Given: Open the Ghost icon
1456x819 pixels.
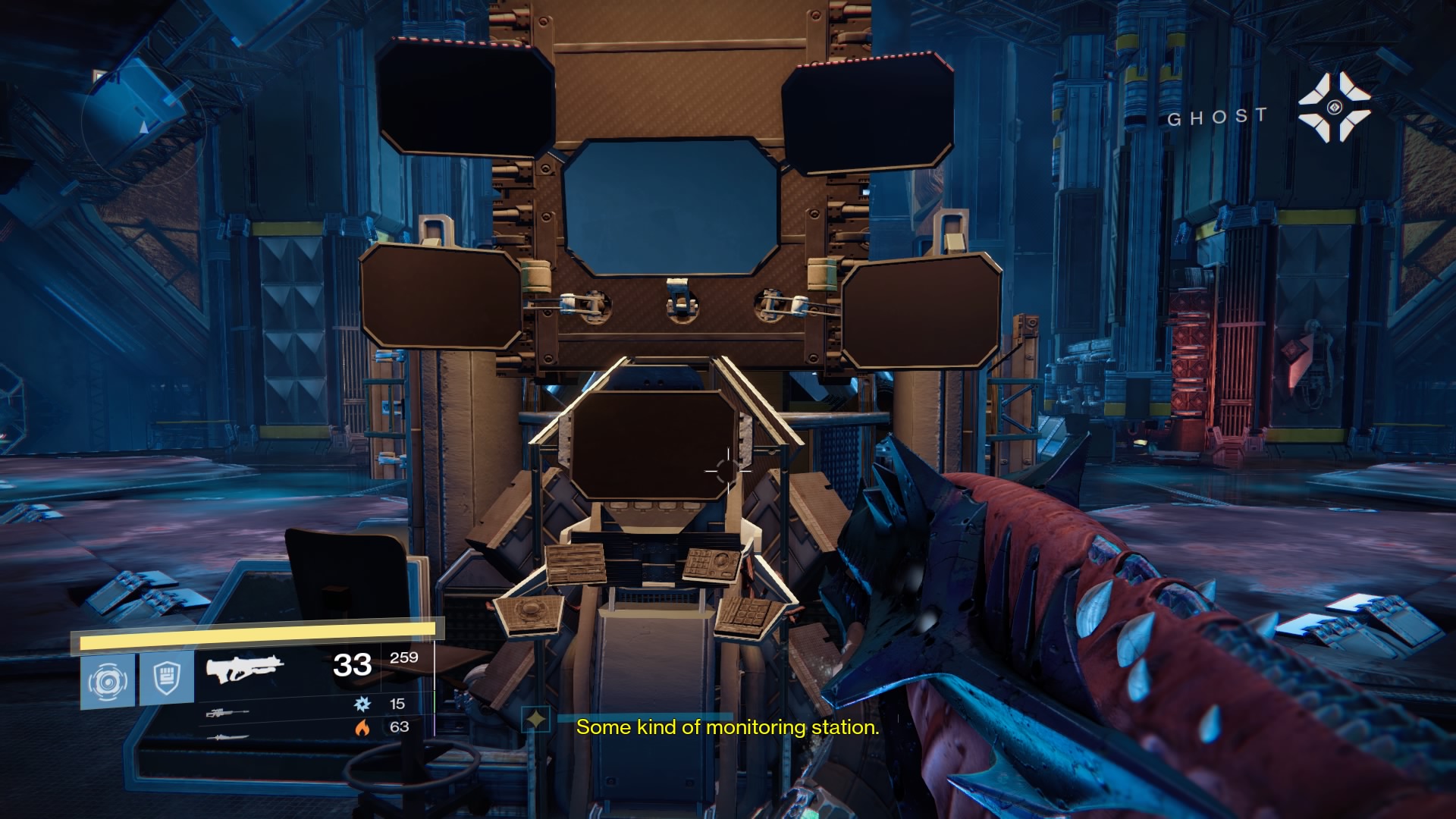Looking at the screenshot, I should [x=1334, y=108].
